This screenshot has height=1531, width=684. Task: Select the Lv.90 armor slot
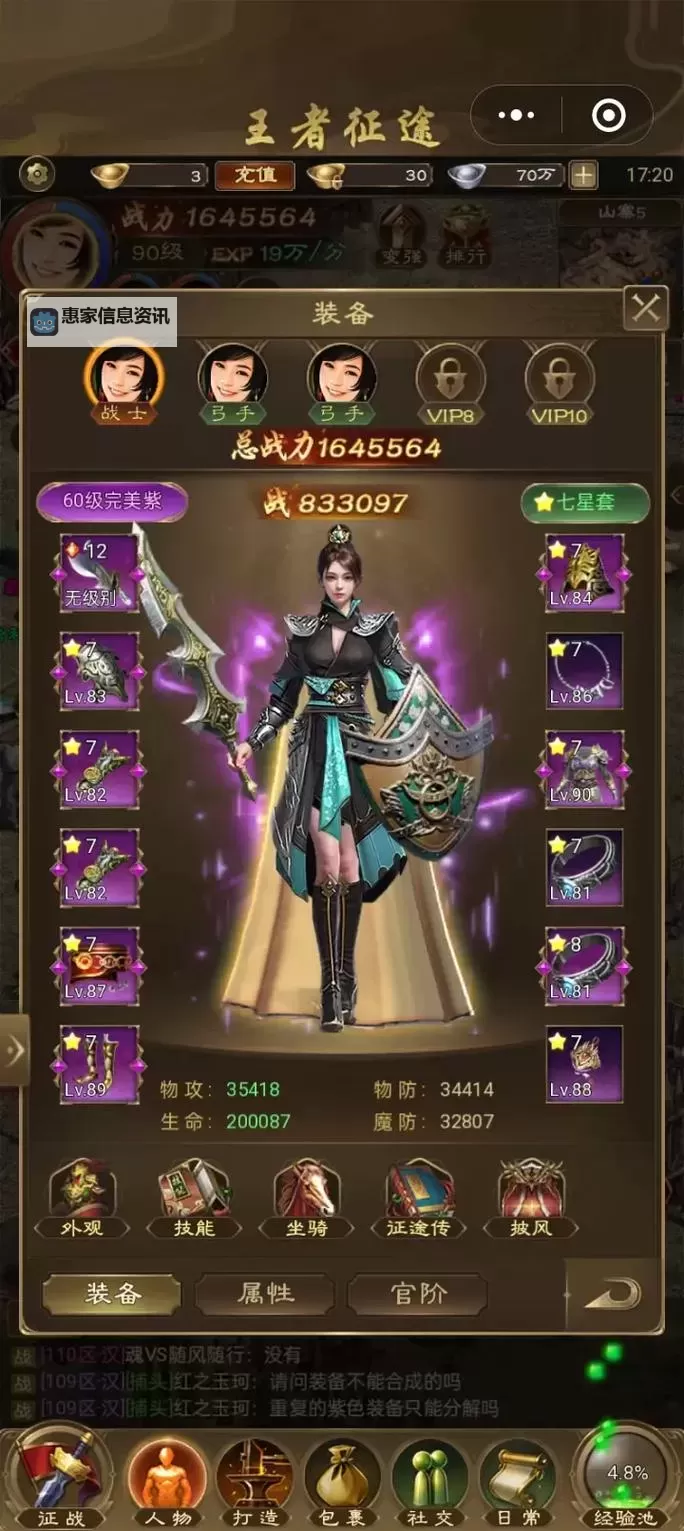pyautogui.click(x=584, y=769)
